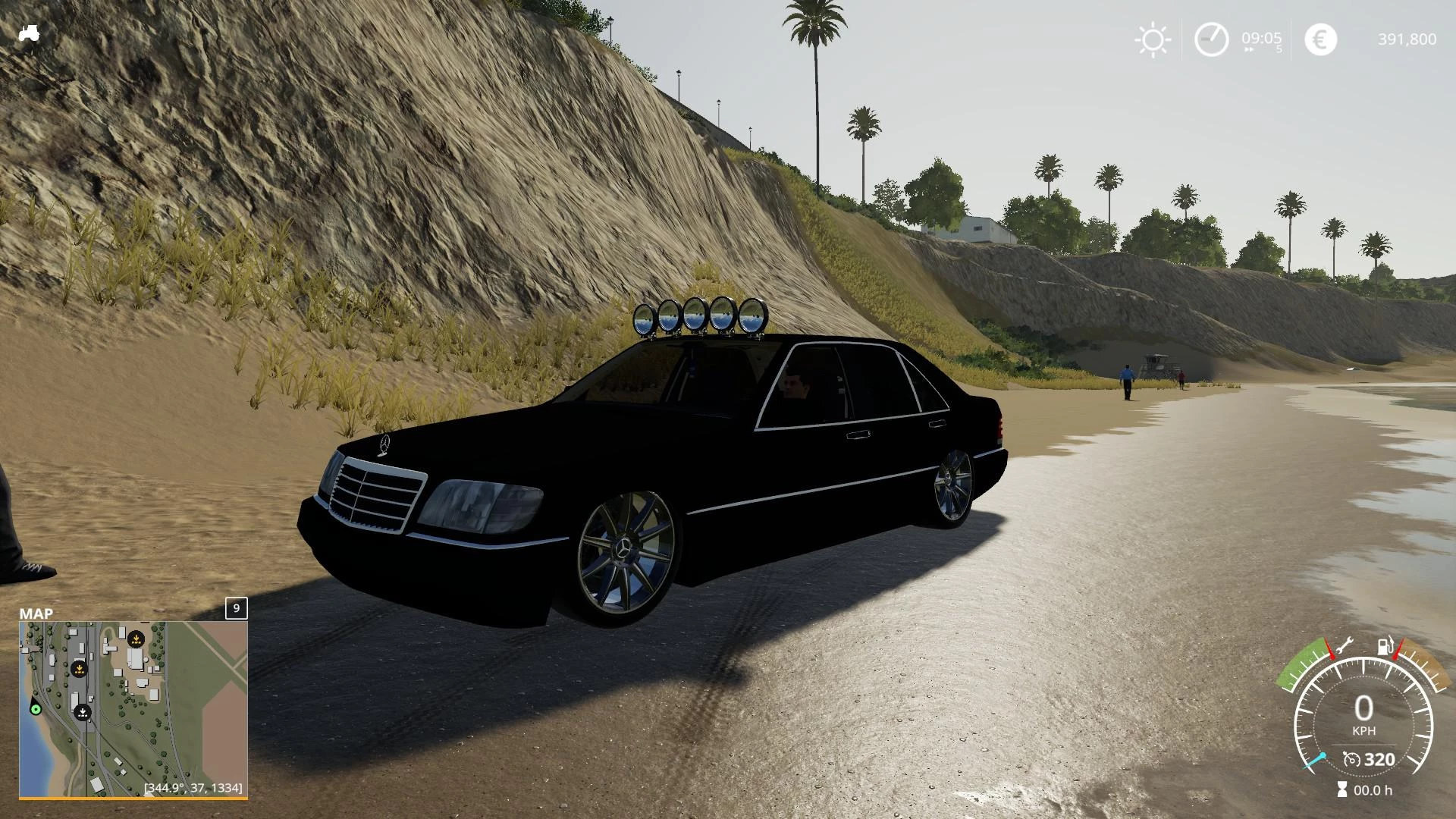Click the euro coin icon beside the balance
The width and height of the screenshot is (1456, 819).
tap(1320, 39)
